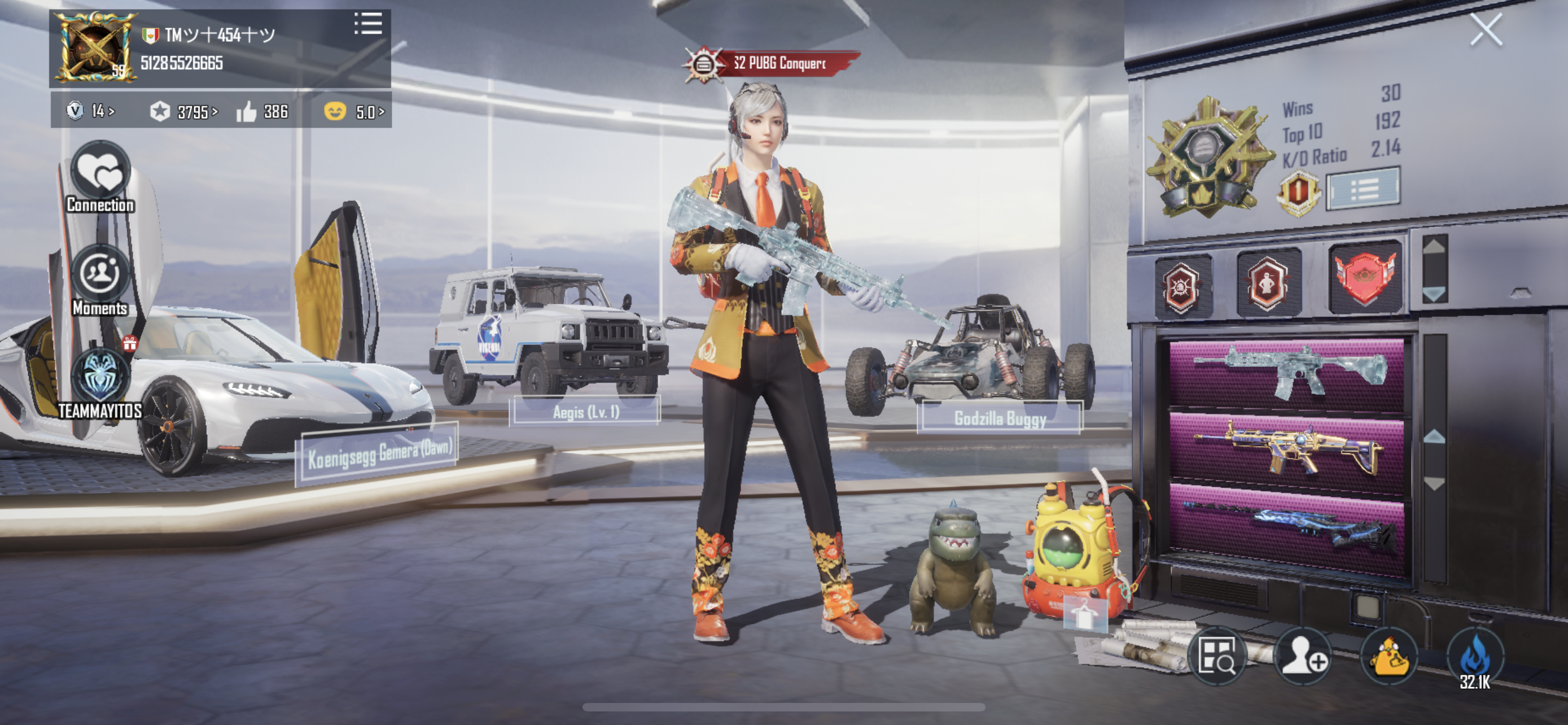Open the yellow chick icon
Screen dimensions: 1568x725
point(1389,656)
